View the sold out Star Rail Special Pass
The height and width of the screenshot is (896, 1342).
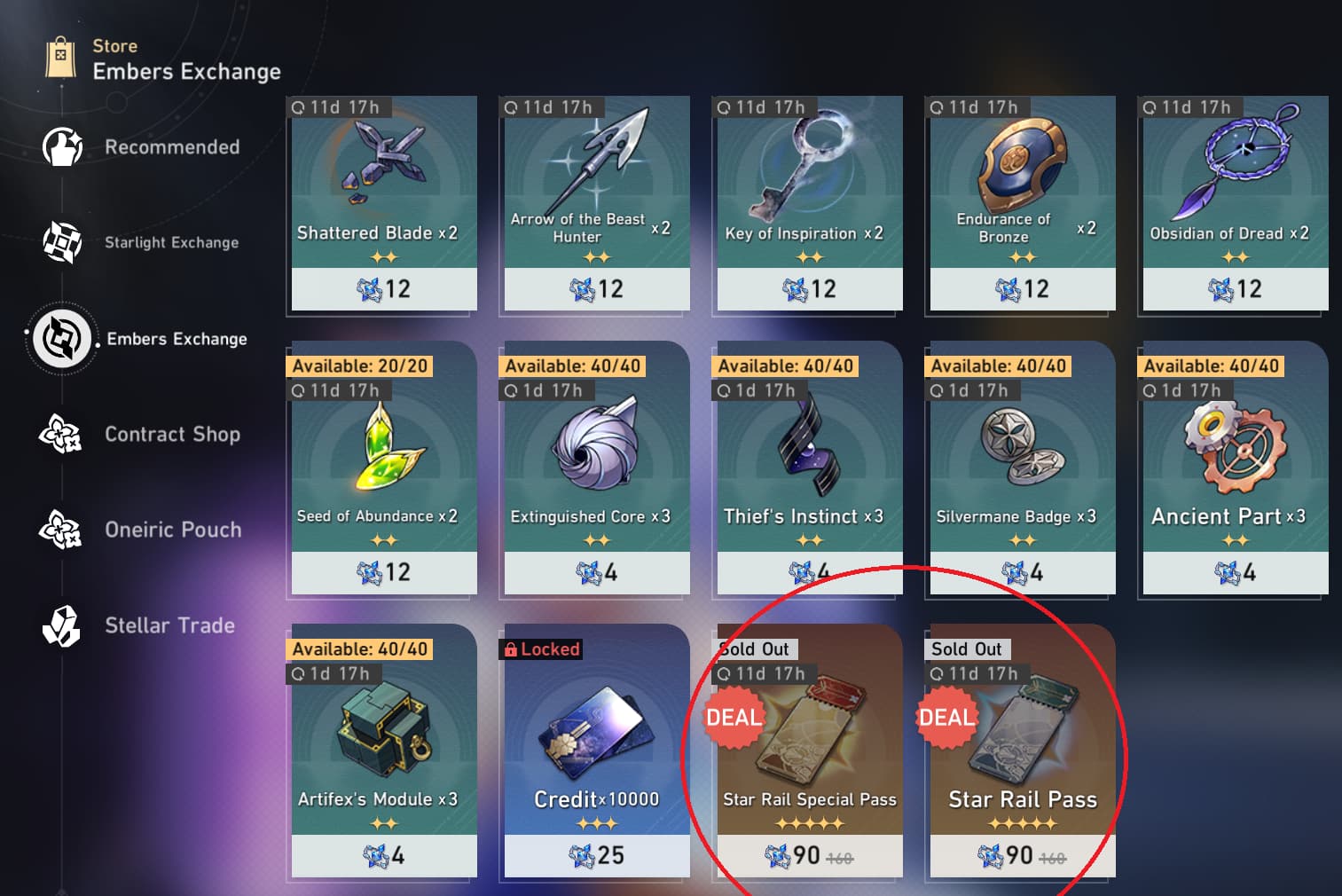point(809,754)
